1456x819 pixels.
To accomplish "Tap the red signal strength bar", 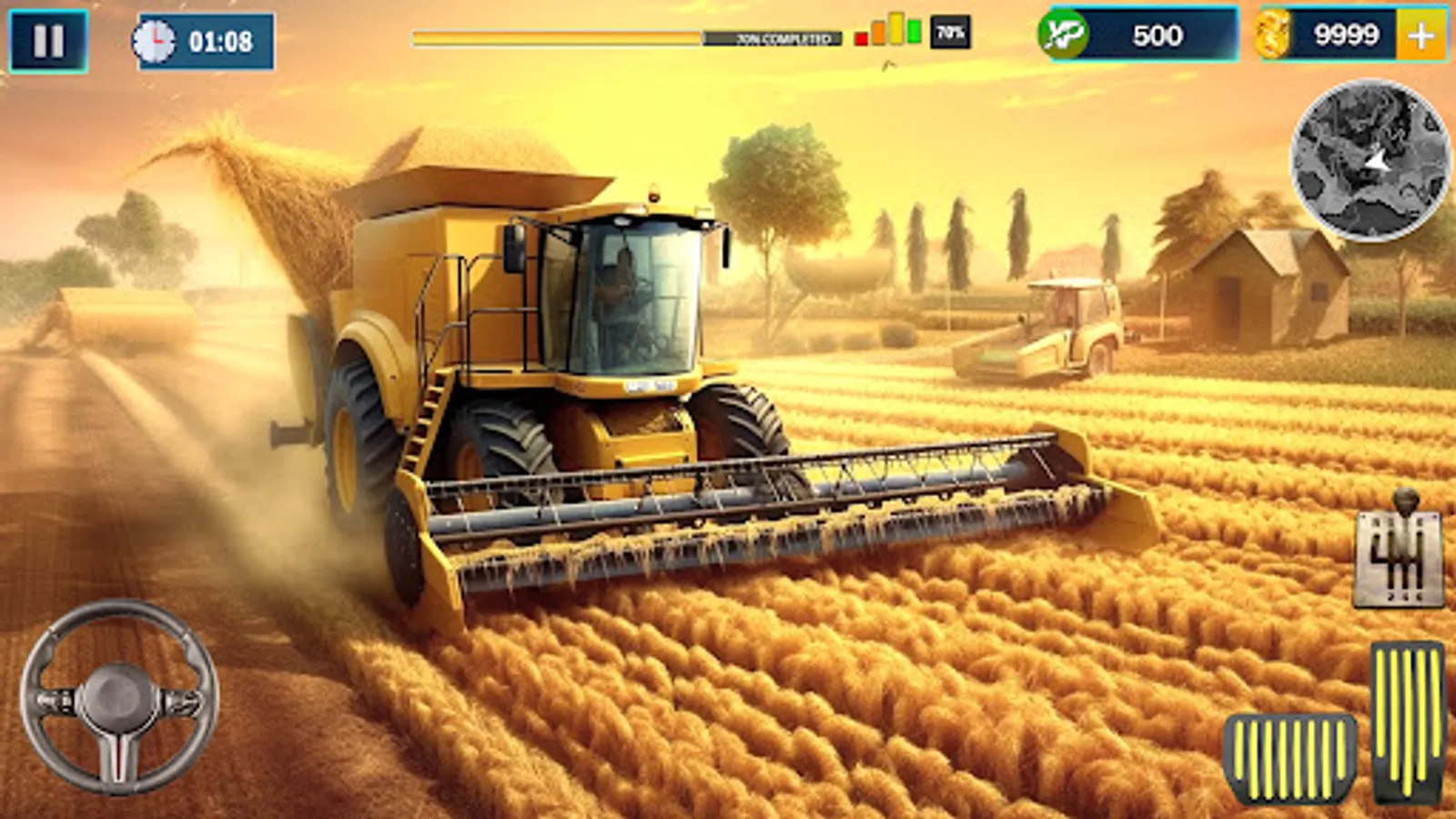I will click(861, 39).
